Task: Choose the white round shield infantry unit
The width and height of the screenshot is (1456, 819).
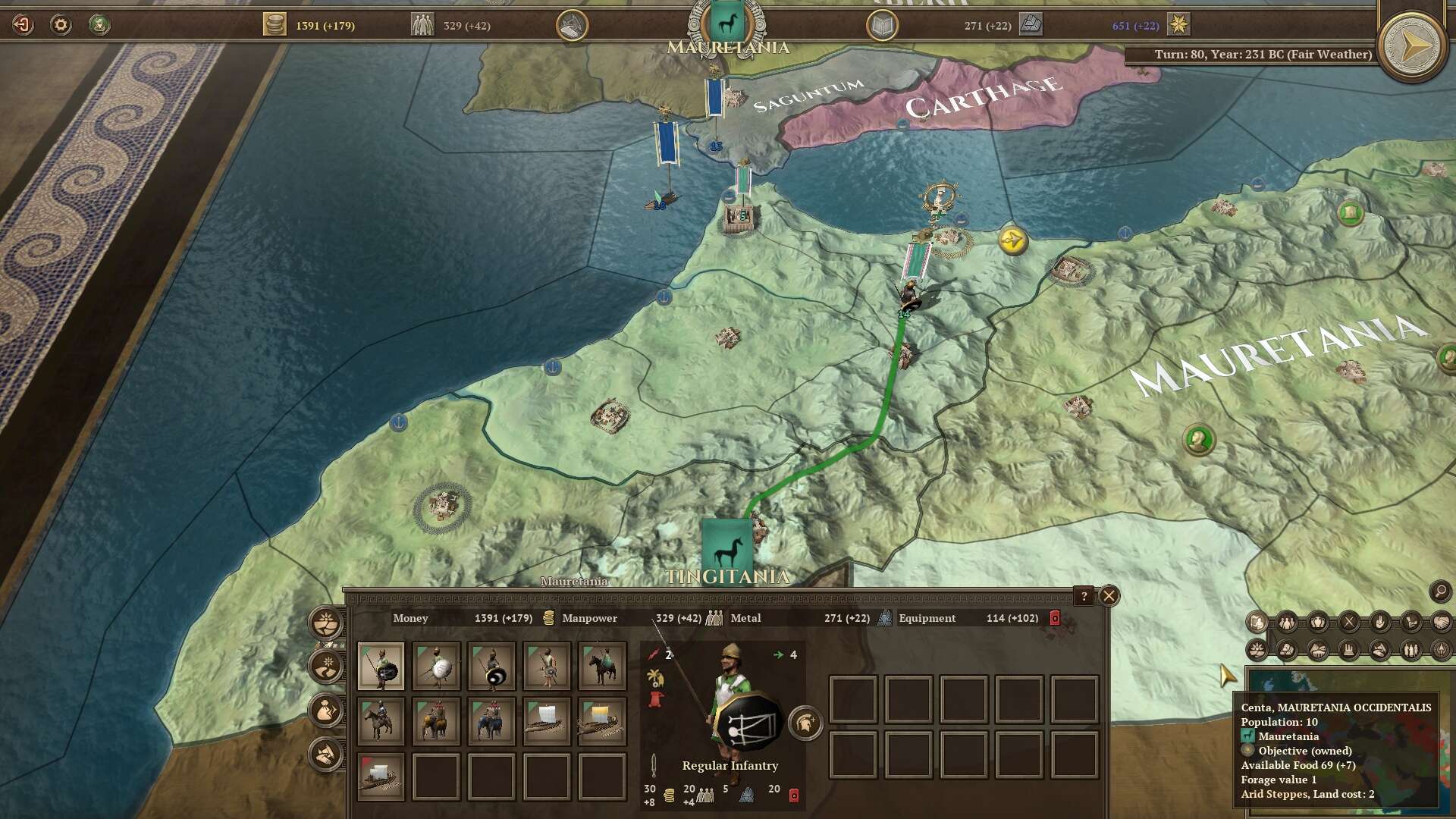Action: coord(436,666)
